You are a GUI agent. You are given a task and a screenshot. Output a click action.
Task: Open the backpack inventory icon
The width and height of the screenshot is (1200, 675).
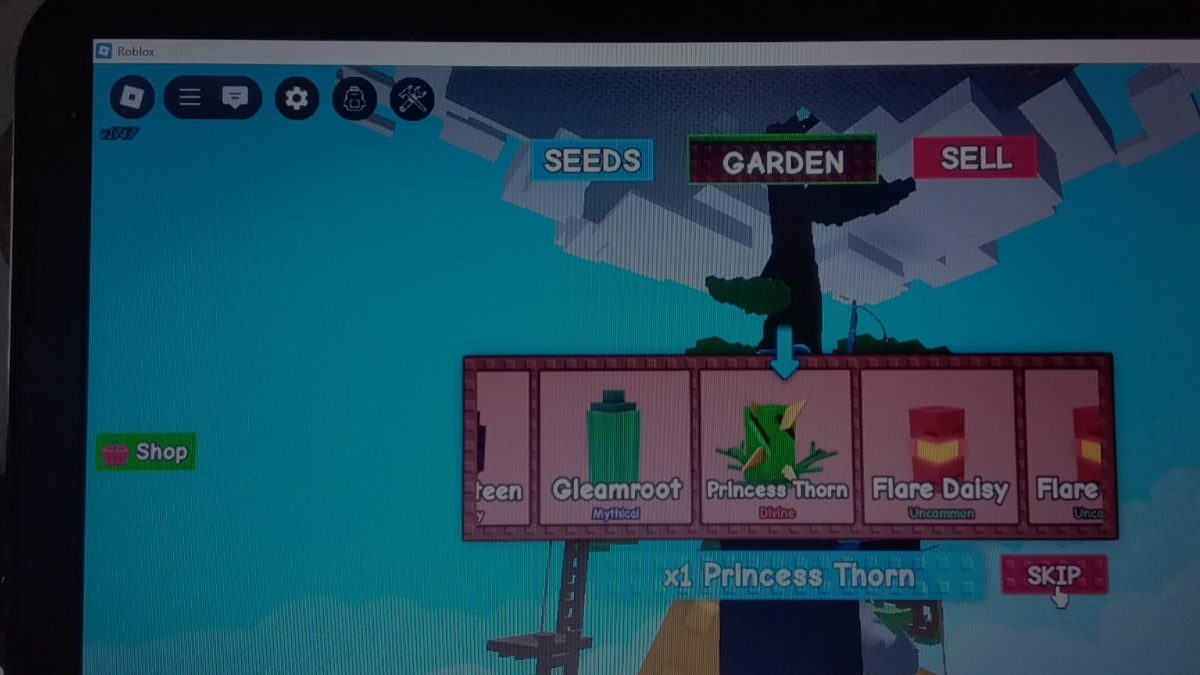pos(354,98)
